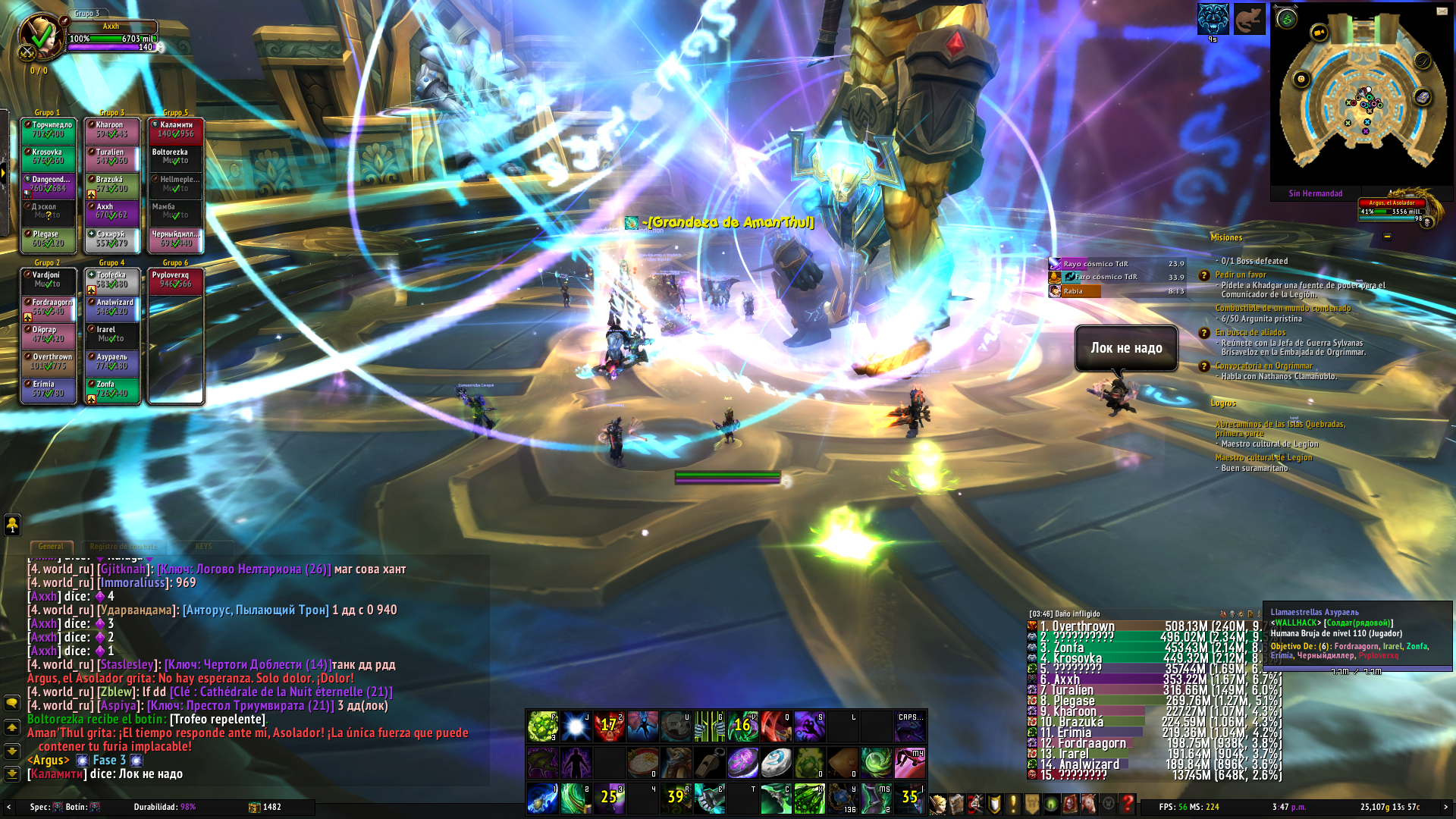Collapse the Misiones objective tracker
The width and height of the screenshot is (1456, 819).
point(1387,237)
